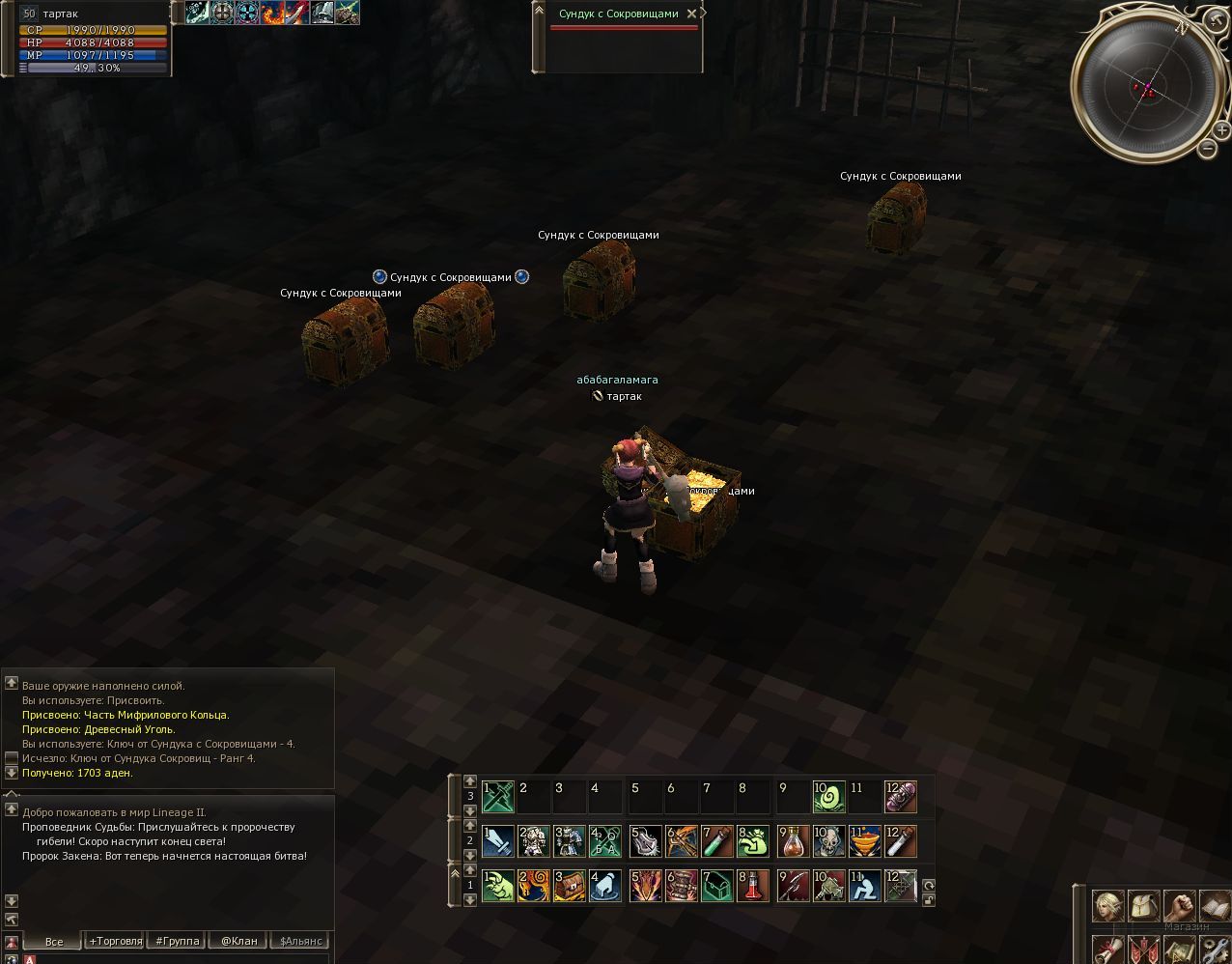Zoom in the radar minimap
The image size is (1232, 964).
pyautogui.click(x=1221, y=130)
